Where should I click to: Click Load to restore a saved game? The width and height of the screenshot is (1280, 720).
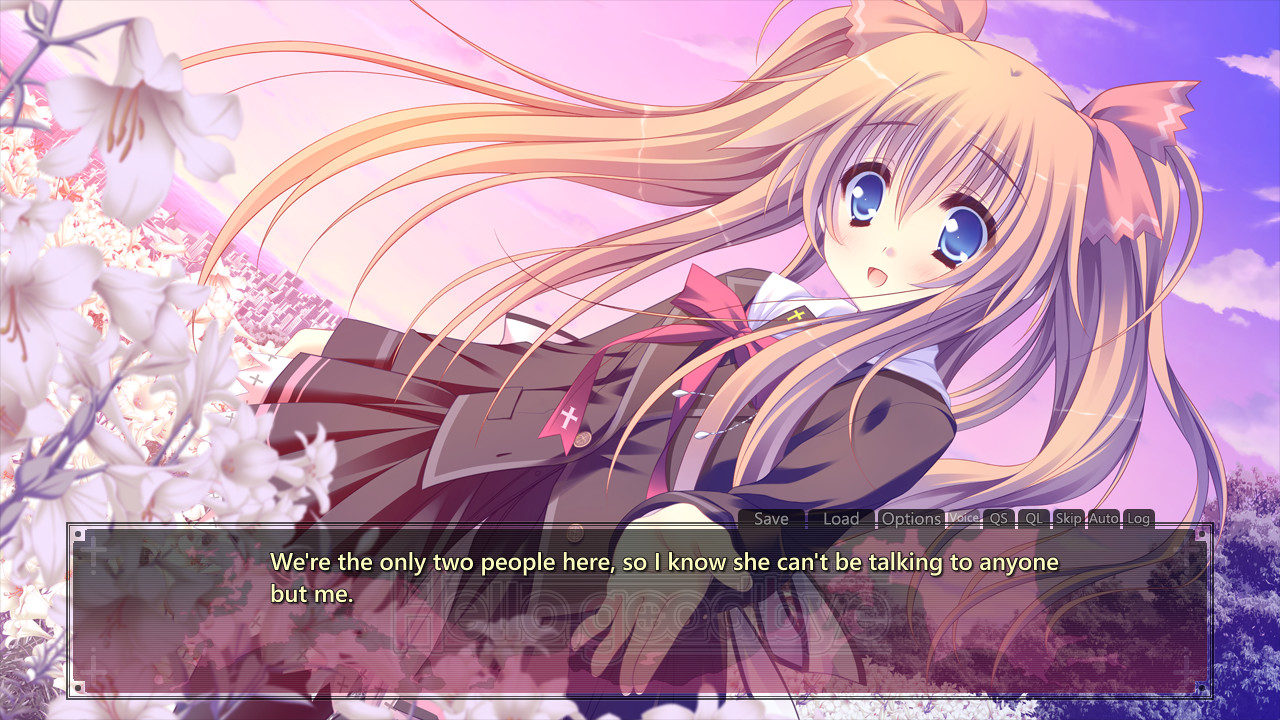[x=842, y=518]
